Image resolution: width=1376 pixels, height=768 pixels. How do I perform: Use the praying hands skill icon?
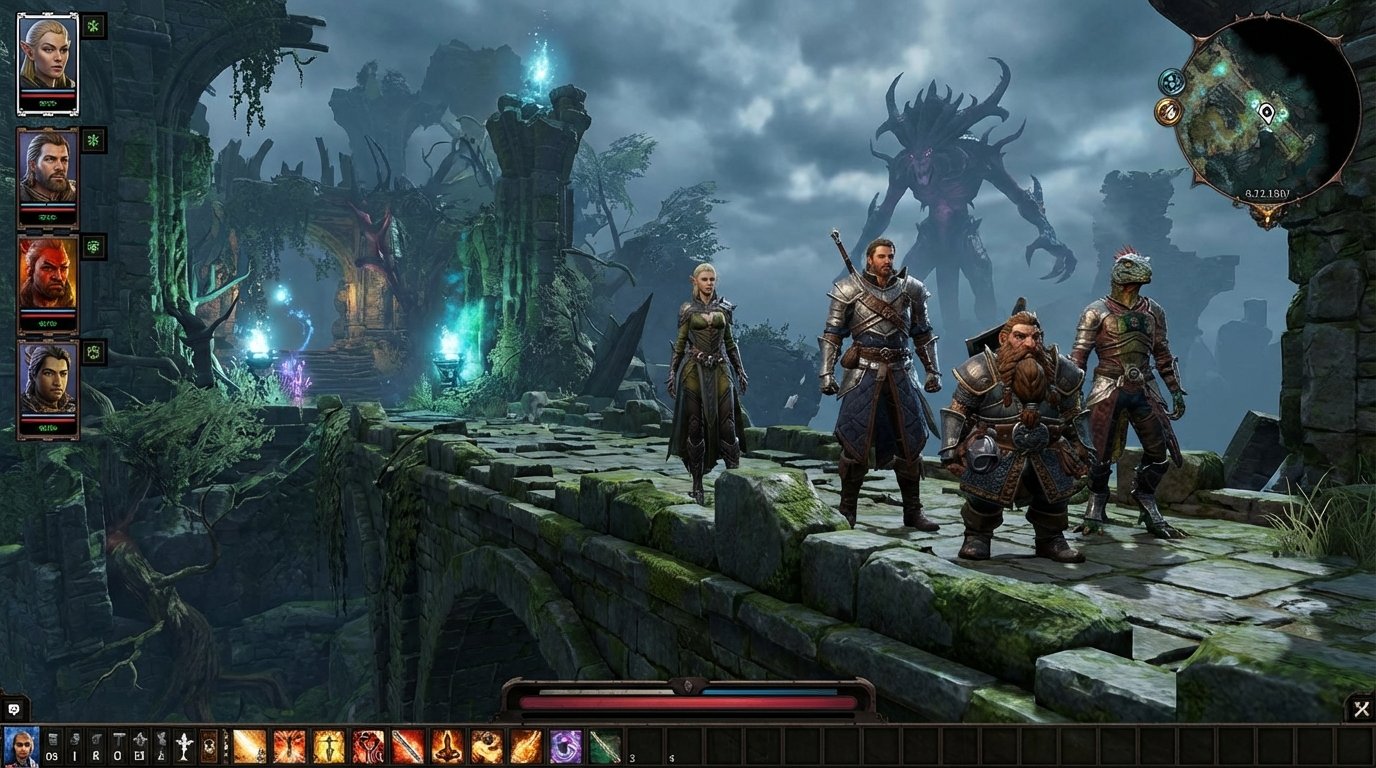coord(445,745)
